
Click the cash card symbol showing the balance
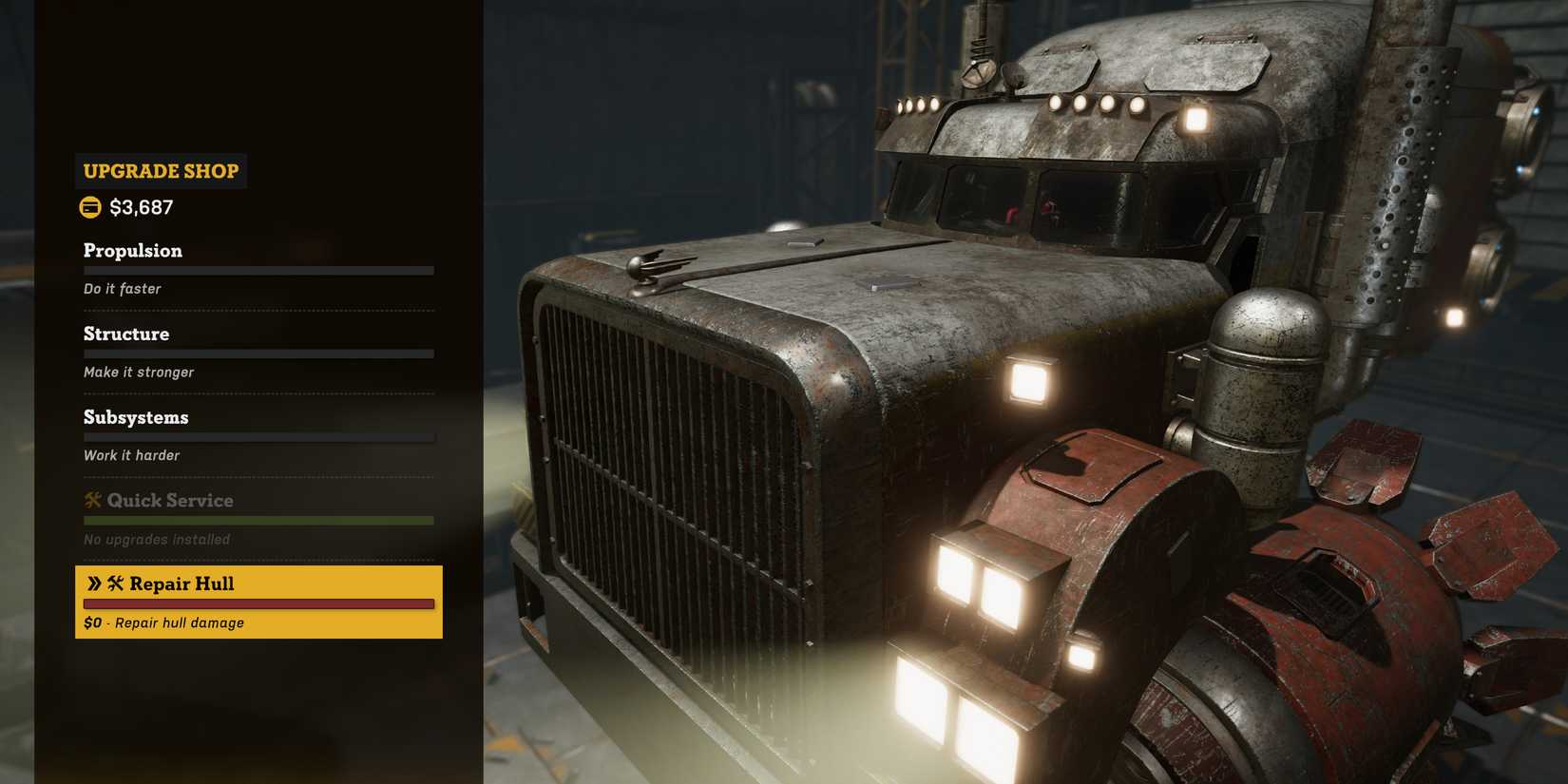pyautogui.click(x=90, y=206)
